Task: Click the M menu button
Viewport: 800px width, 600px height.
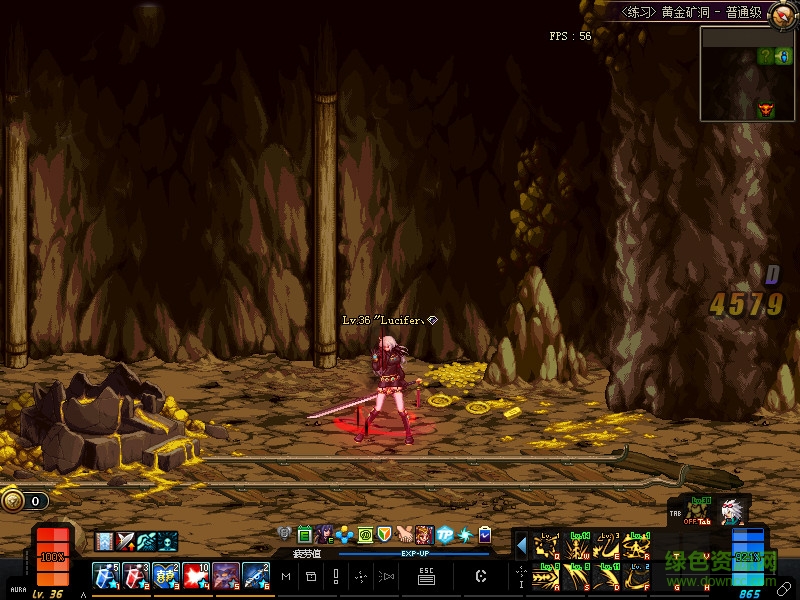Action: click(287, 576)
